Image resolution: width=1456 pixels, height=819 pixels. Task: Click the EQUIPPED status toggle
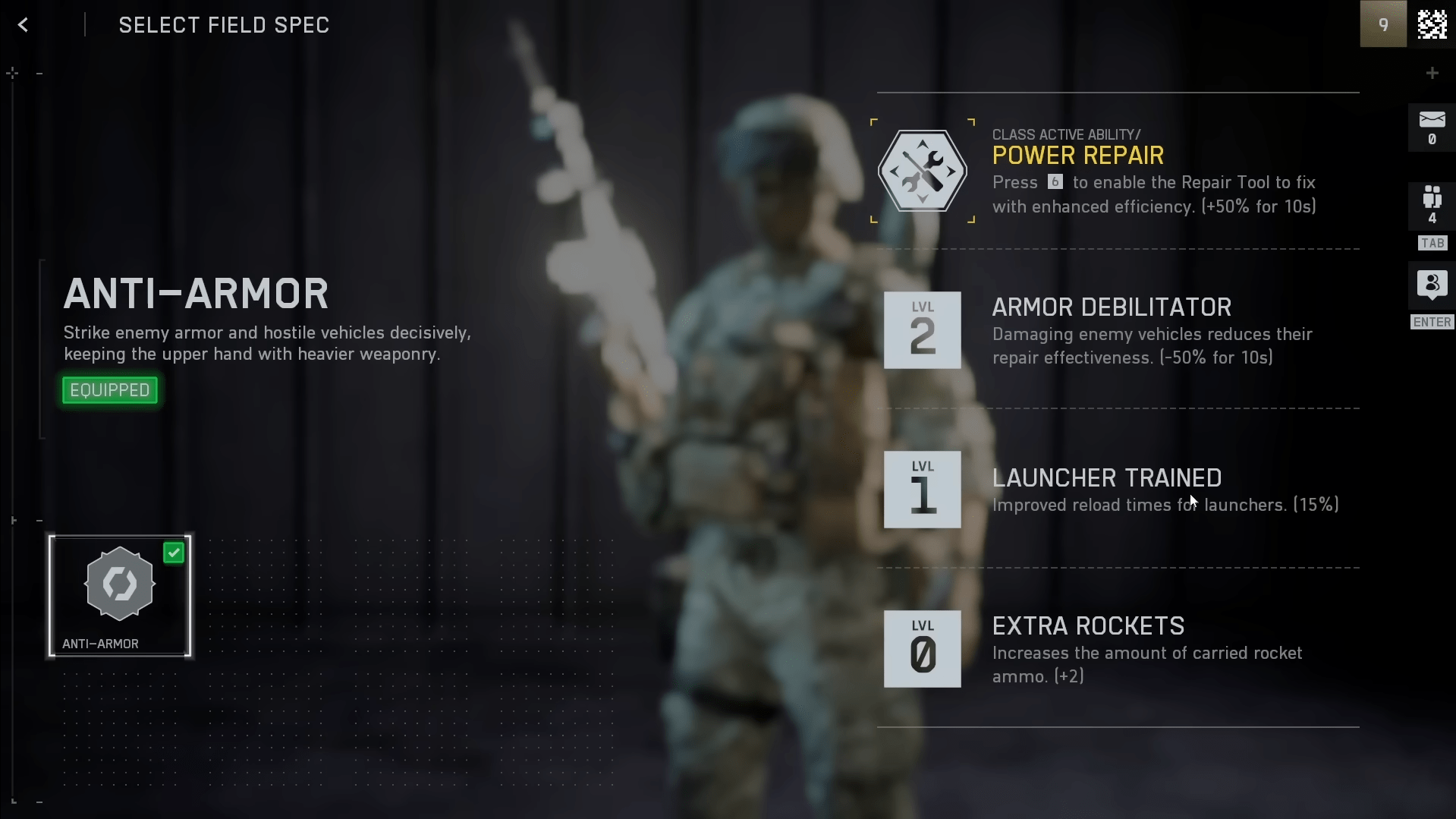pyautogui.click(x=109, y=389)
